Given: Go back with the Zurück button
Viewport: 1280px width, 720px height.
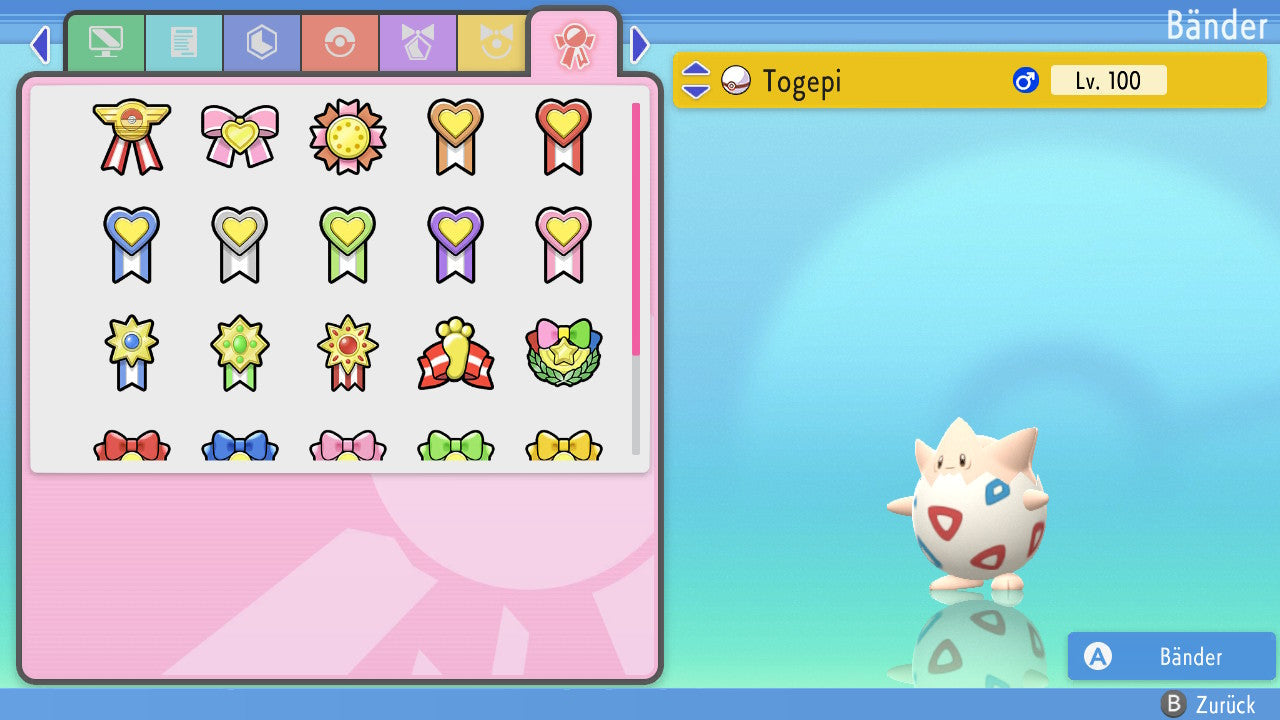Looking at the screenshot, I should [x=1208, y=704].
